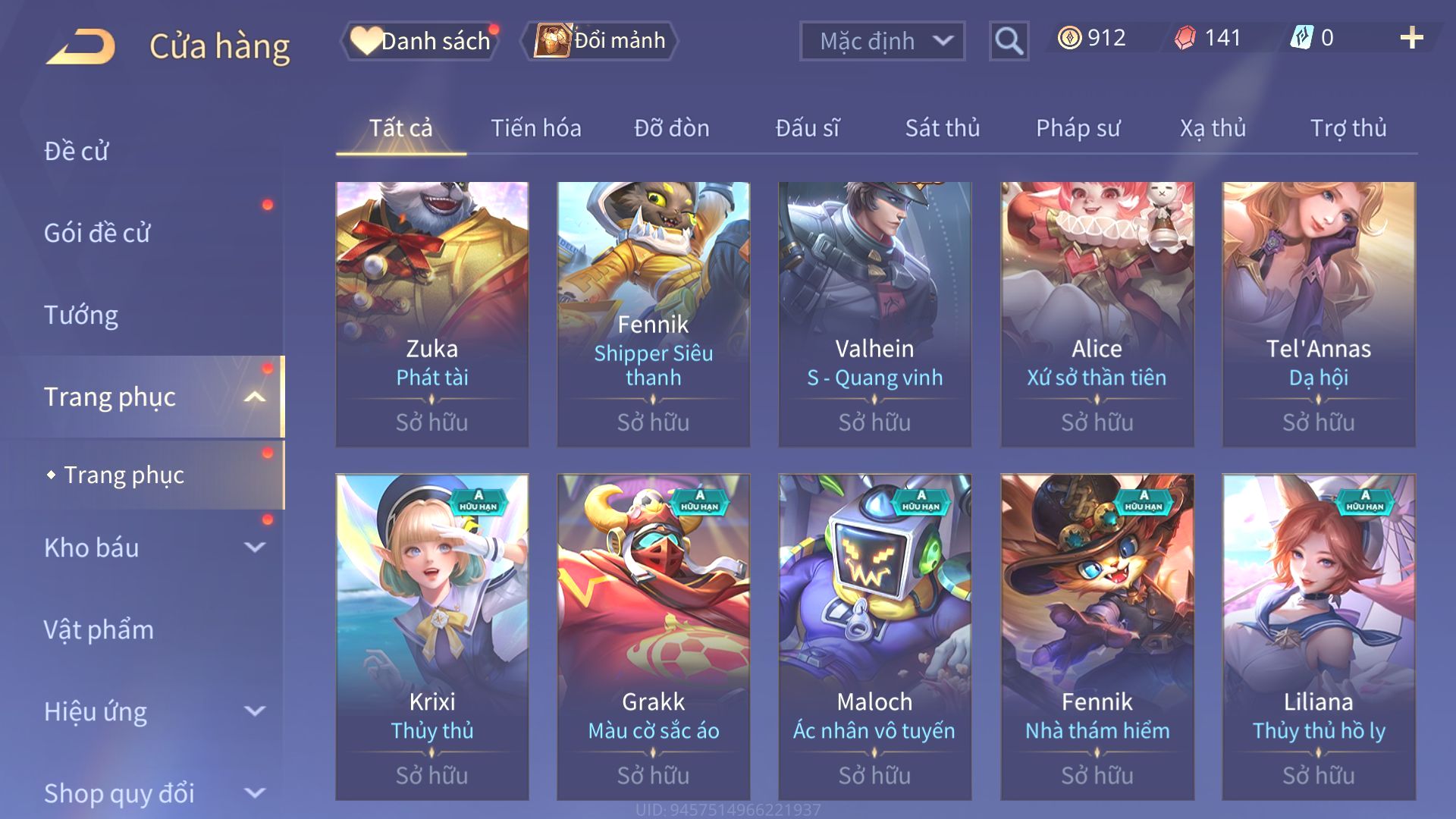Image resolution: width=1456 pixels, height=819 pixels.
Task: Click the magnifying glass search button
Action: [1009, 41]
